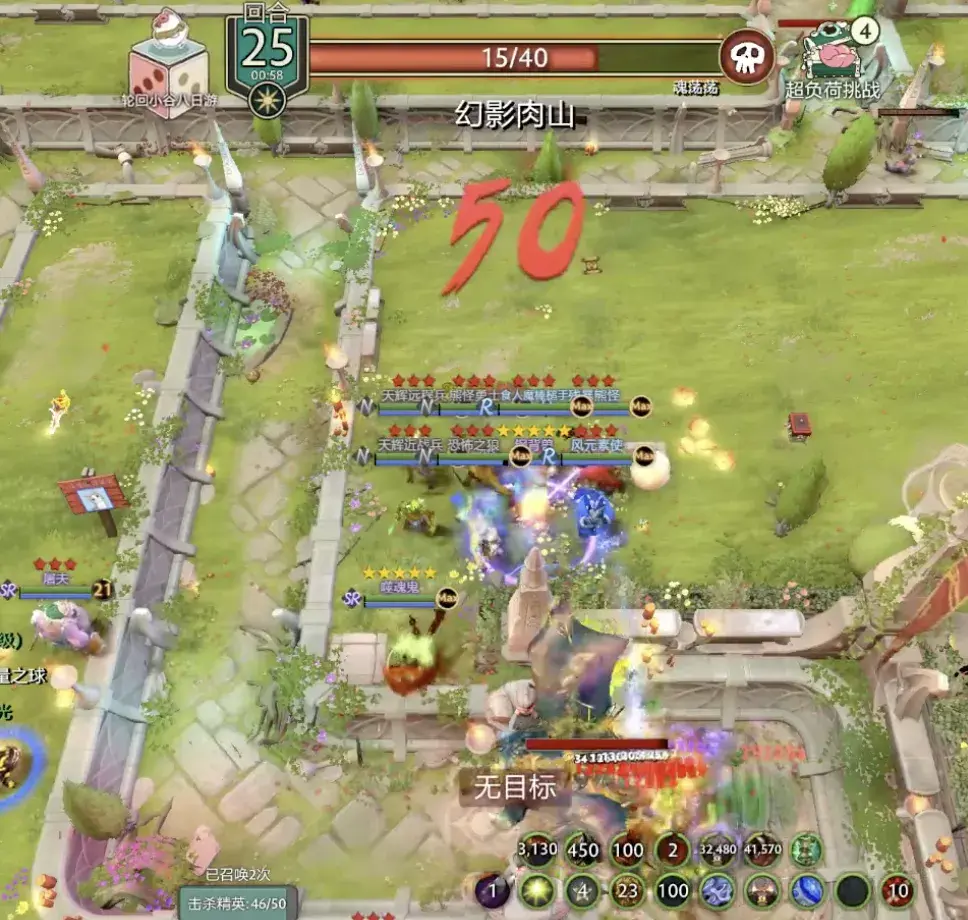
Task: Click the green armored figure icon
Action: coord(806,851)
